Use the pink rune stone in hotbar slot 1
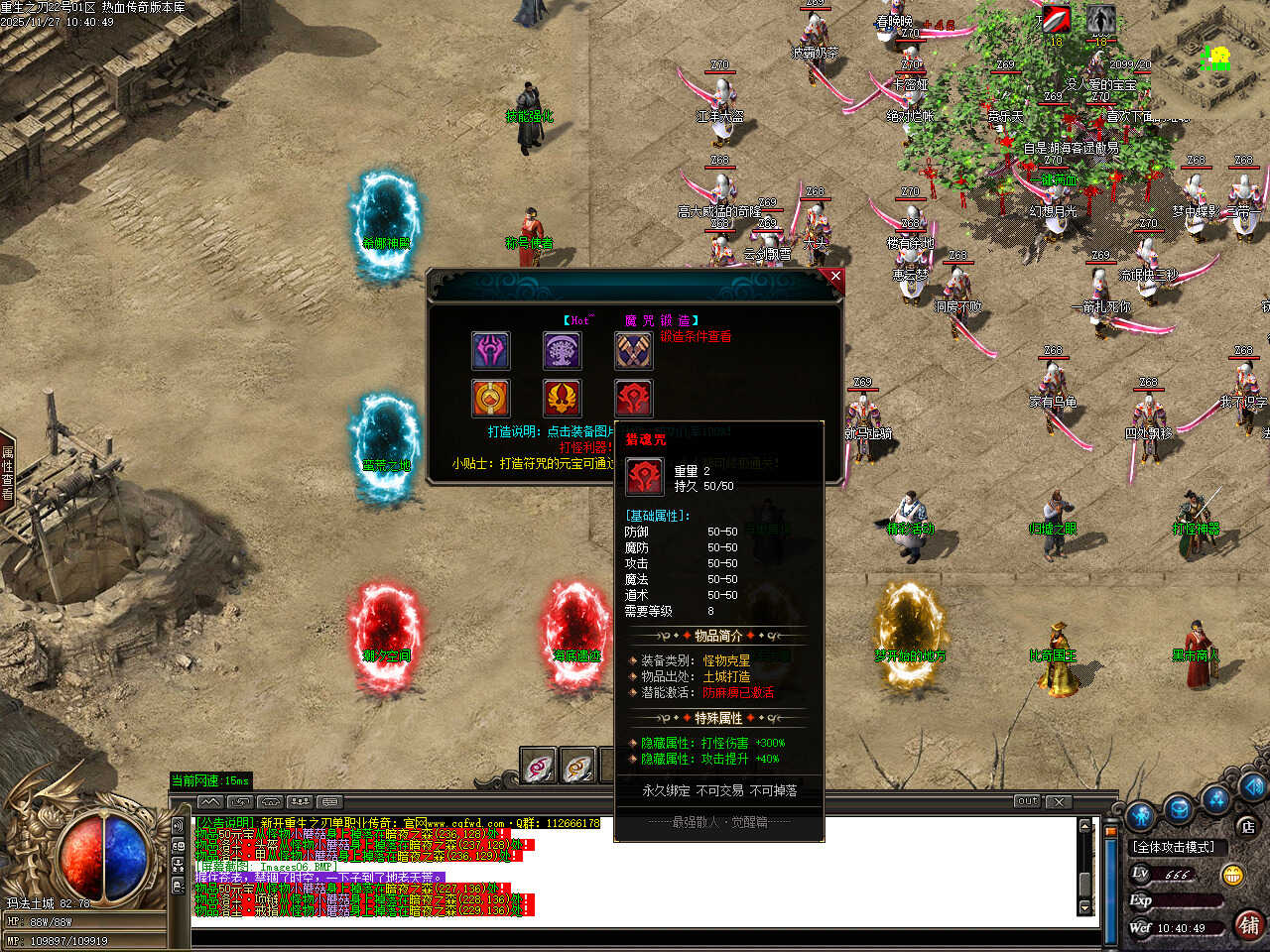The height and width of the screenshot is (952, 1270). [538, 767]
